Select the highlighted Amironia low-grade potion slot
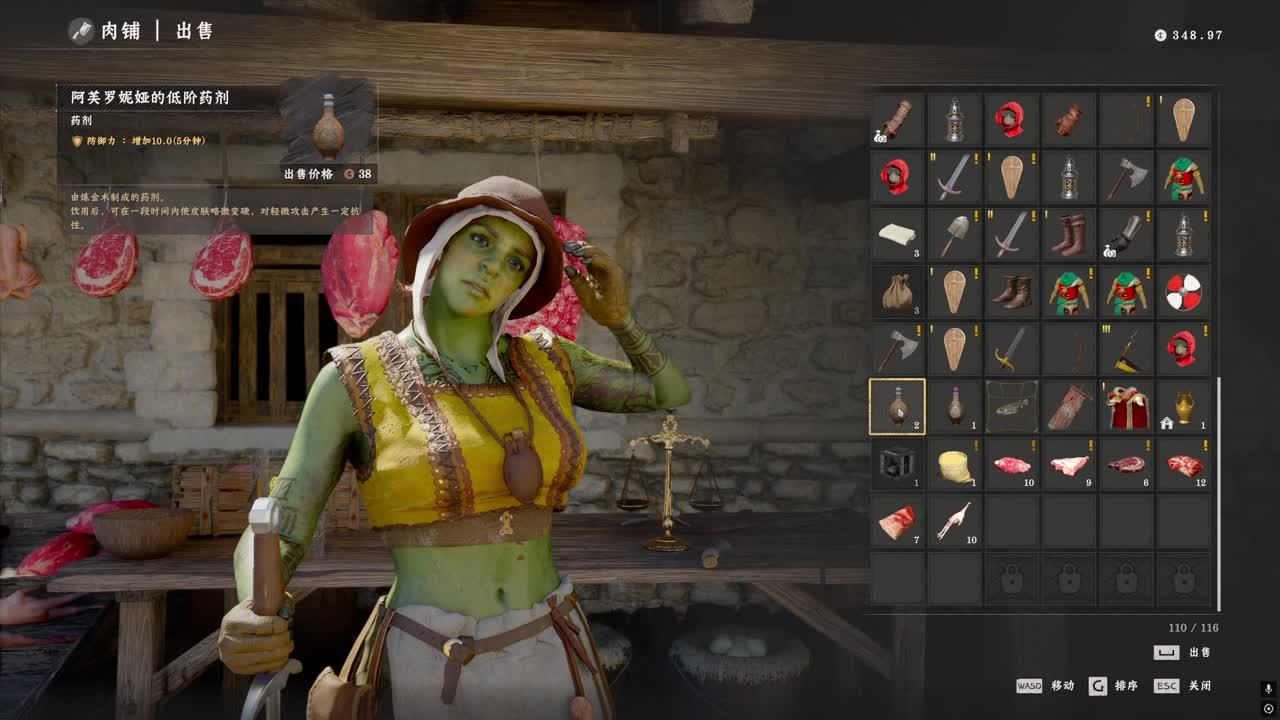1280x720 pixels. pyautogui.click(x=897, y=406)
